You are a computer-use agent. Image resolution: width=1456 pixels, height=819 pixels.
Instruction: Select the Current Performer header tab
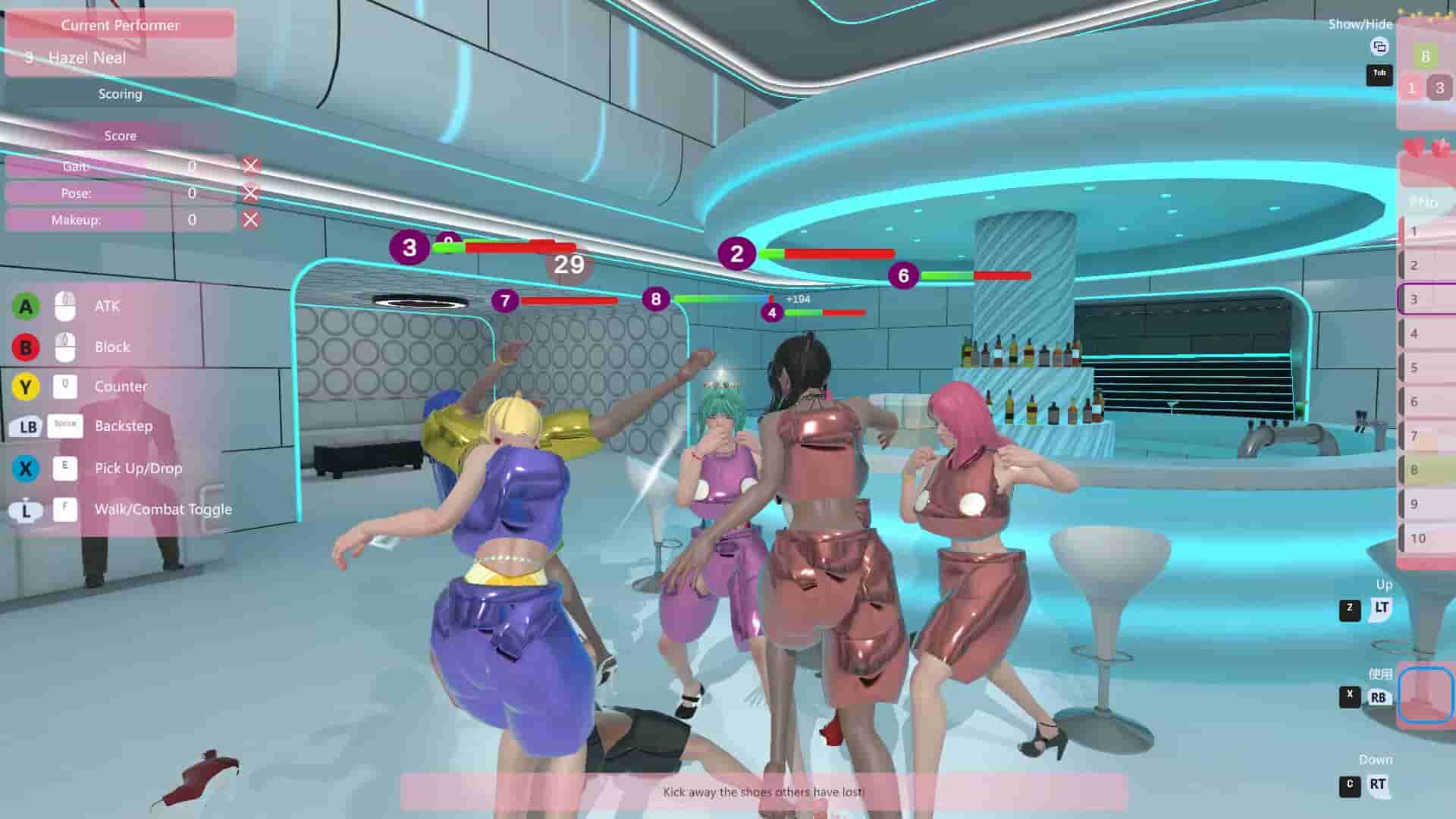tap(121, 25)
